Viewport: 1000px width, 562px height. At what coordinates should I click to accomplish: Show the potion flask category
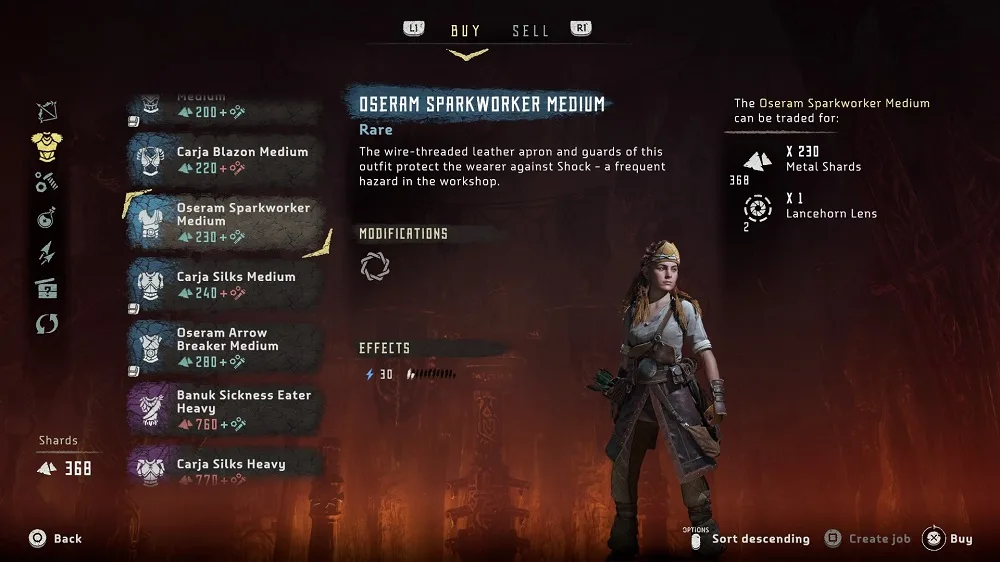tap(47, 217)
